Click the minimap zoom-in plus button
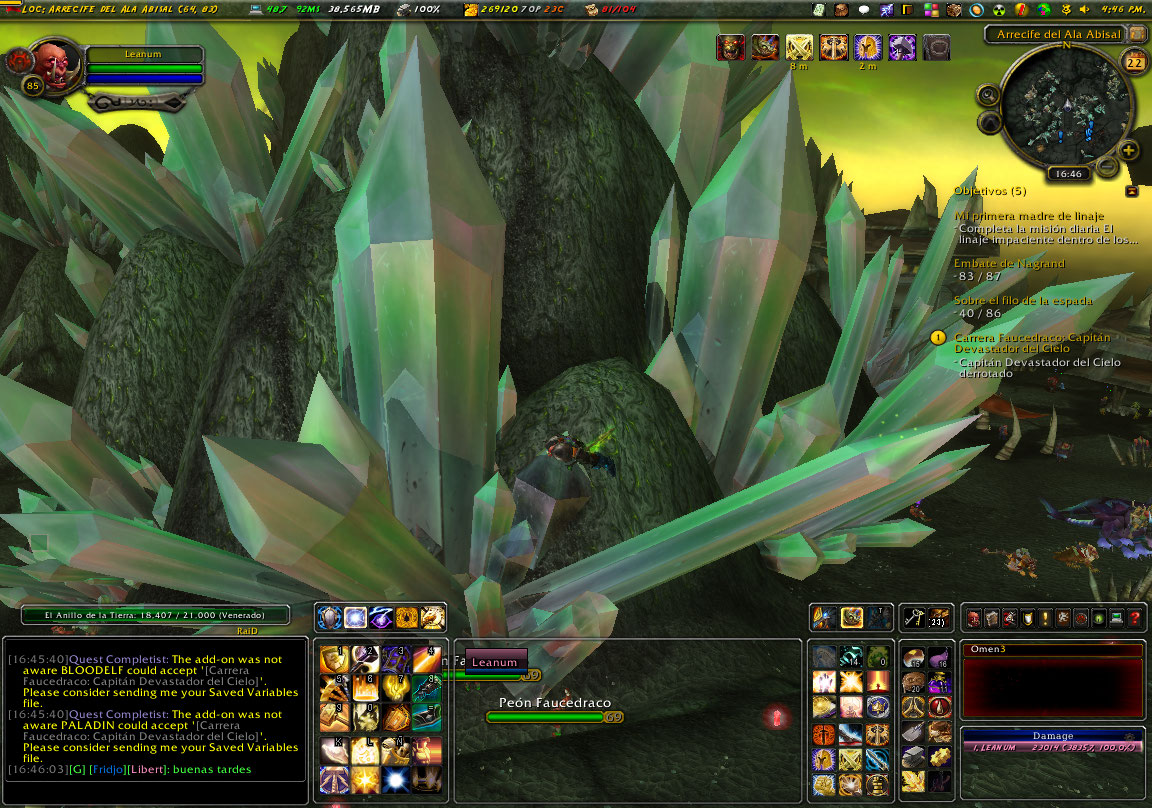 pyautogui.click(x=1129, y=151)
